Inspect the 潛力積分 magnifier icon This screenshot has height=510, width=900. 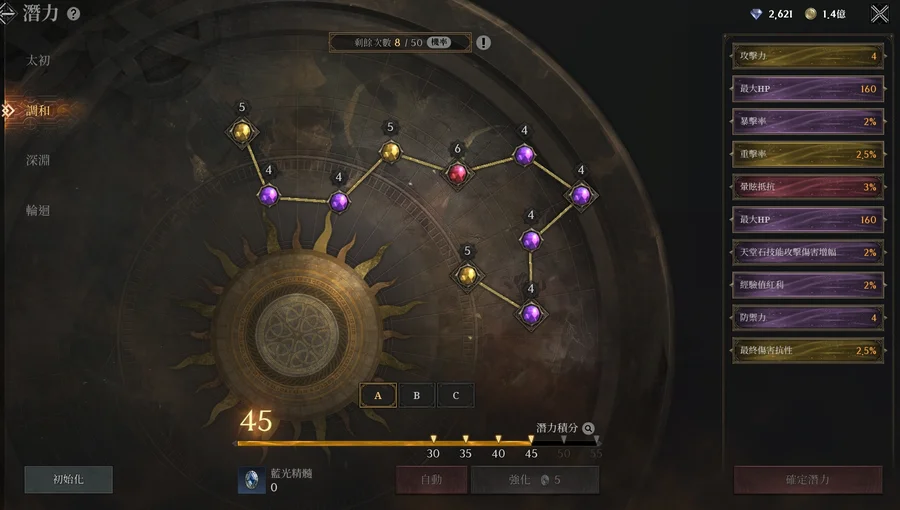point(588,427)
